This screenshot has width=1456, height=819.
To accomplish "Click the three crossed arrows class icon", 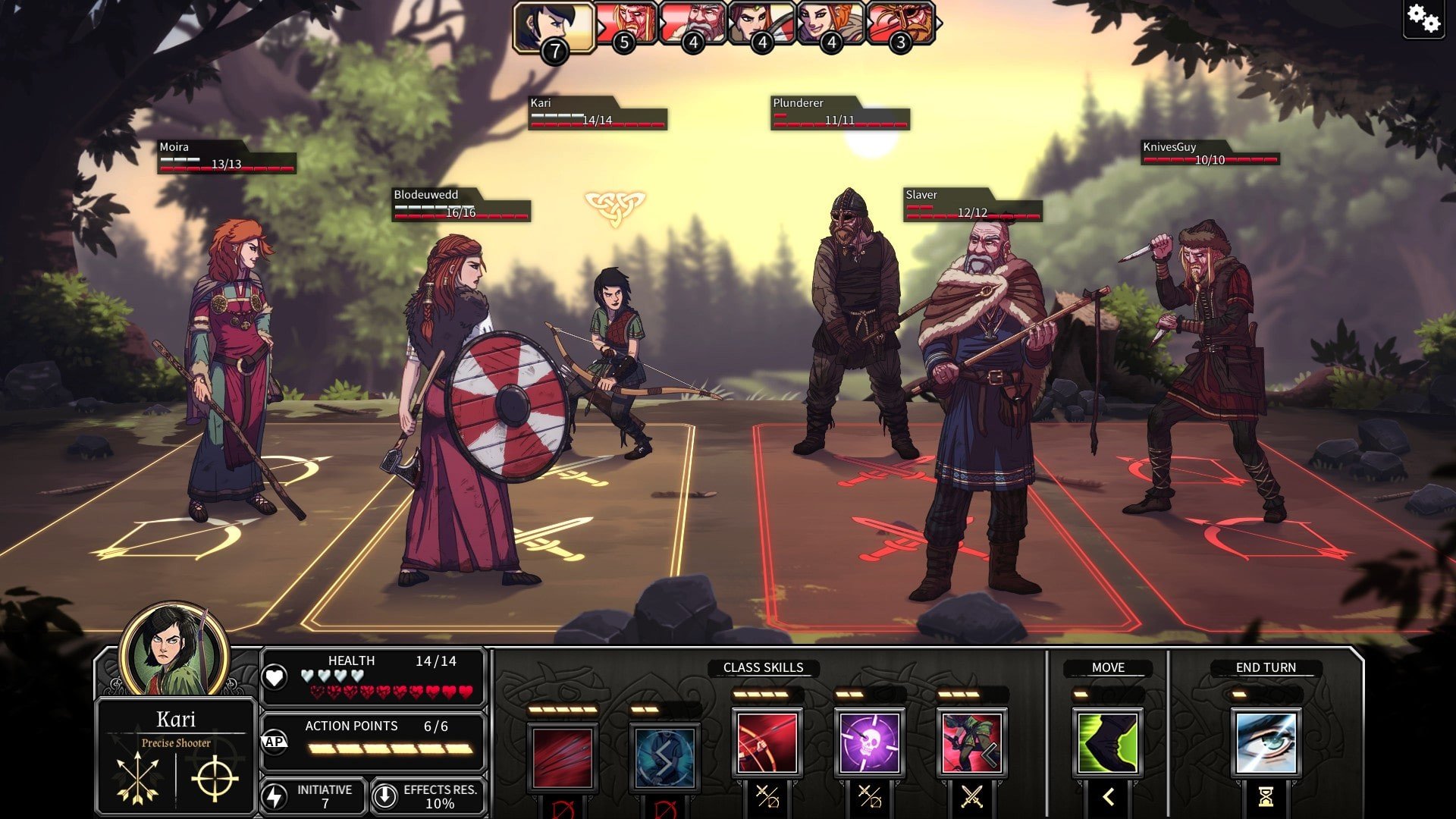I will 138,779.
